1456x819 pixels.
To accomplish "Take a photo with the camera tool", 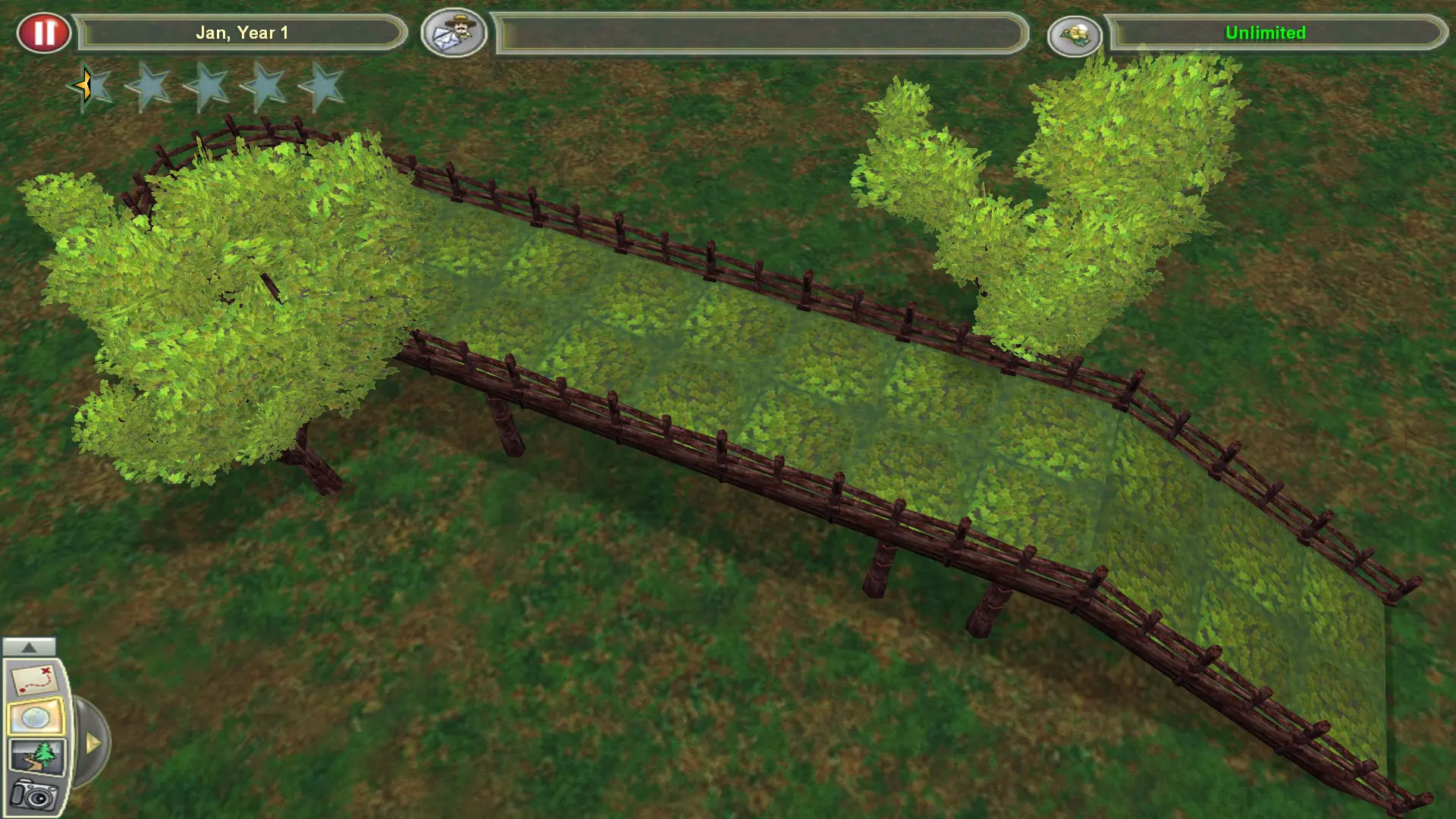I will 34,795.
